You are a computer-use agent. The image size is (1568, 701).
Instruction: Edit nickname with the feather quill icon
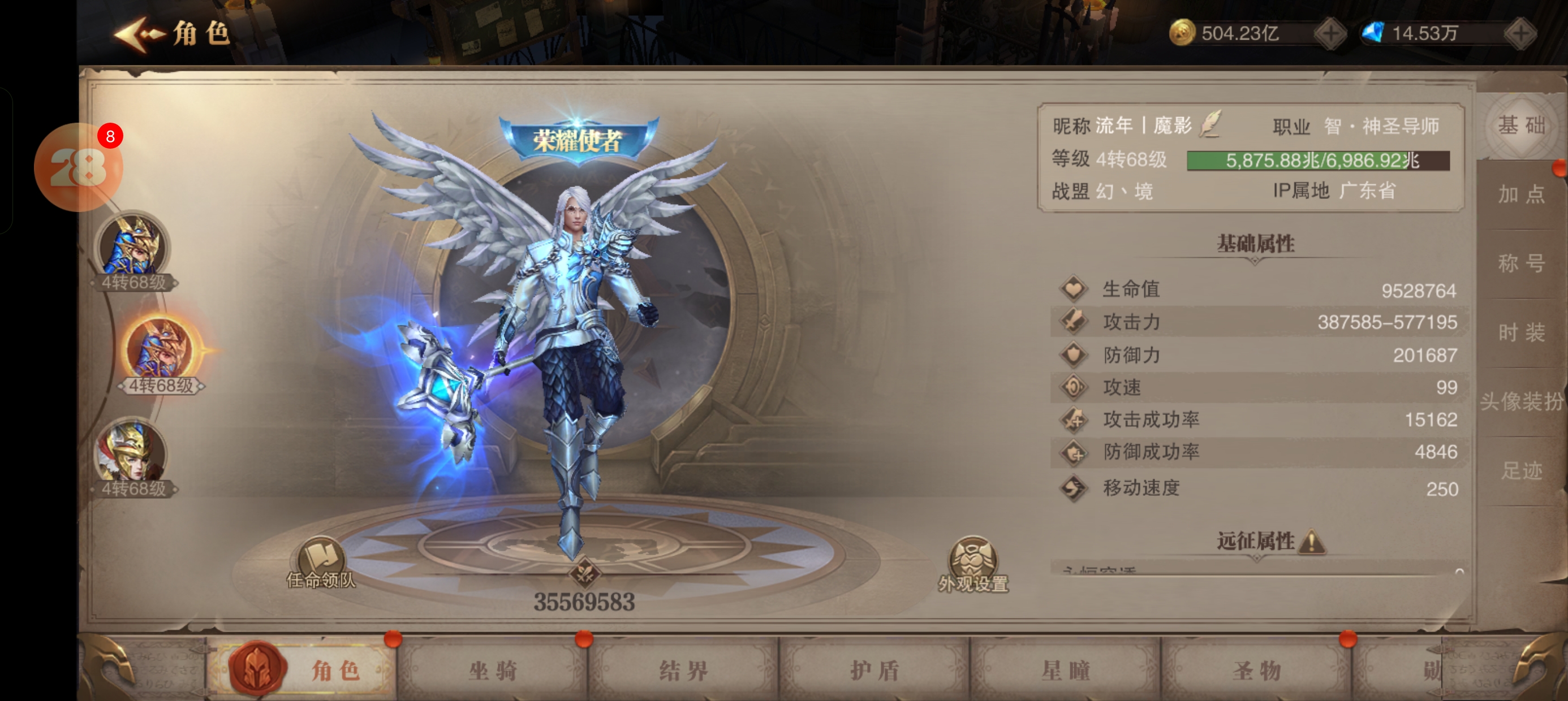(x=1210, y=124)
